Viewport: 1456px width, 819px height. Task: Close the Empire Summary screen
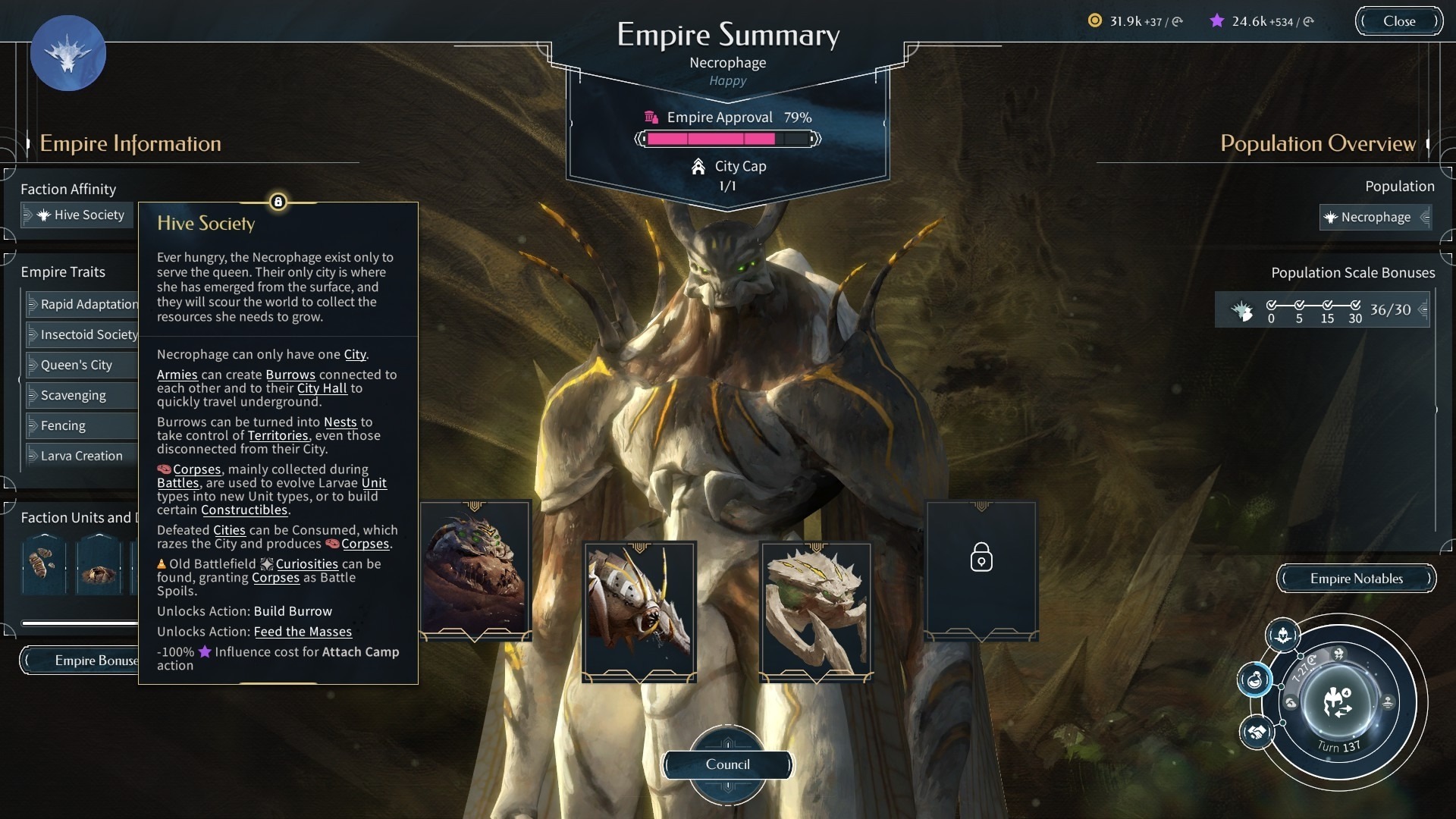pos(1398,21)
